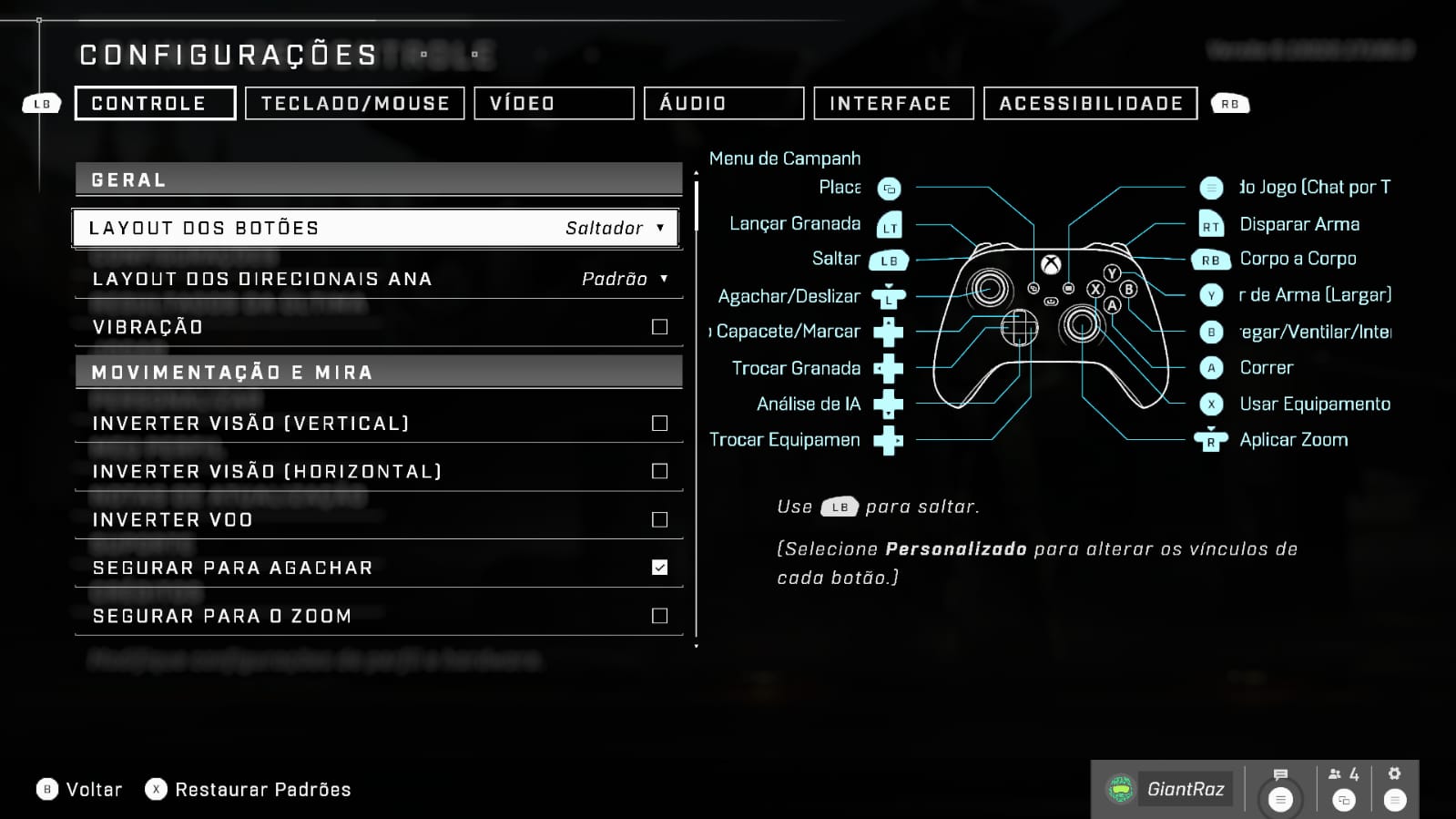Click the gear settings icon

[1394, 774]
